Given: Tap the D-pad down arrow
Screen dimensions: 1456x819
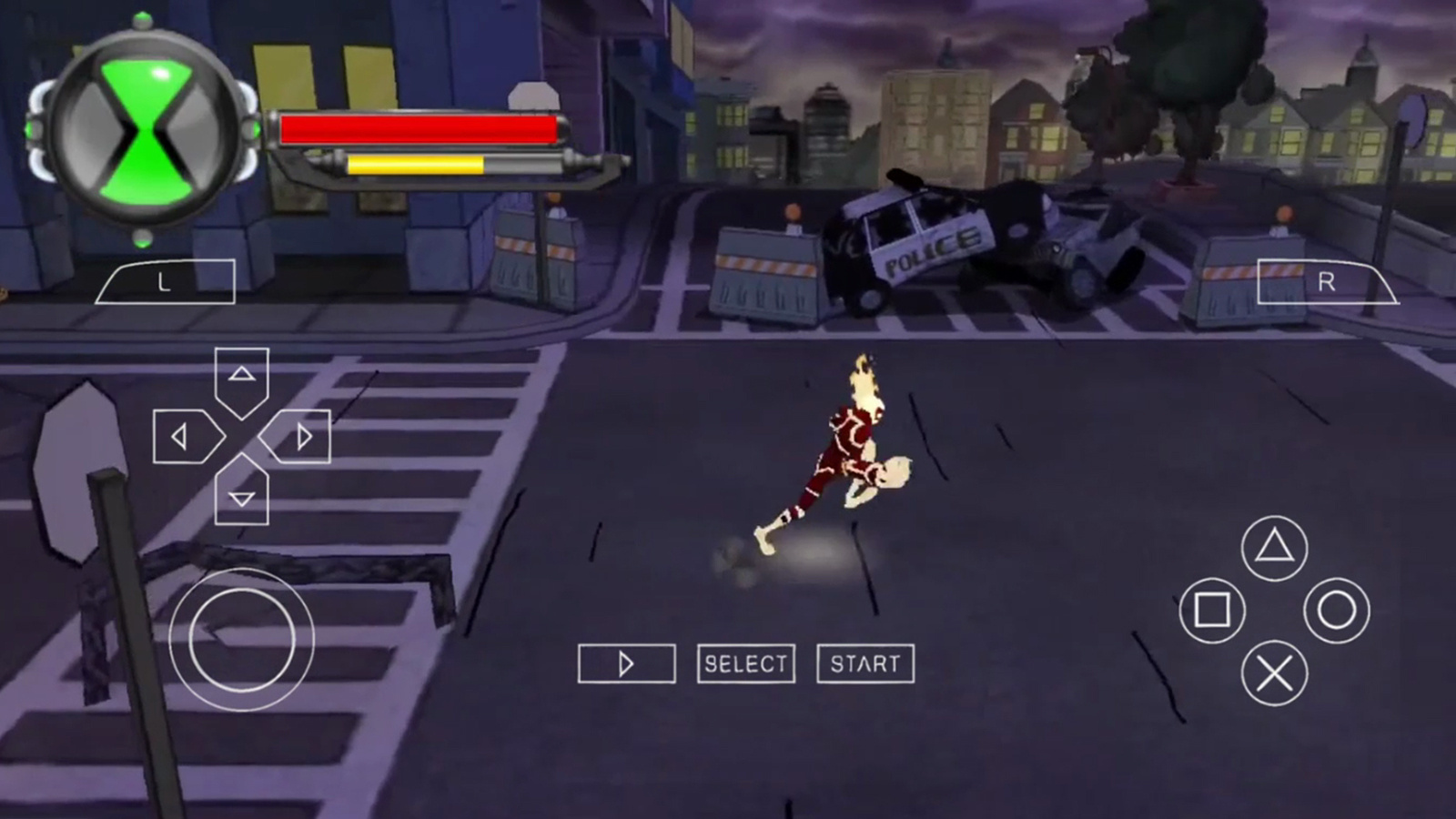Looking at the screenshot, I should coord(241,494).
